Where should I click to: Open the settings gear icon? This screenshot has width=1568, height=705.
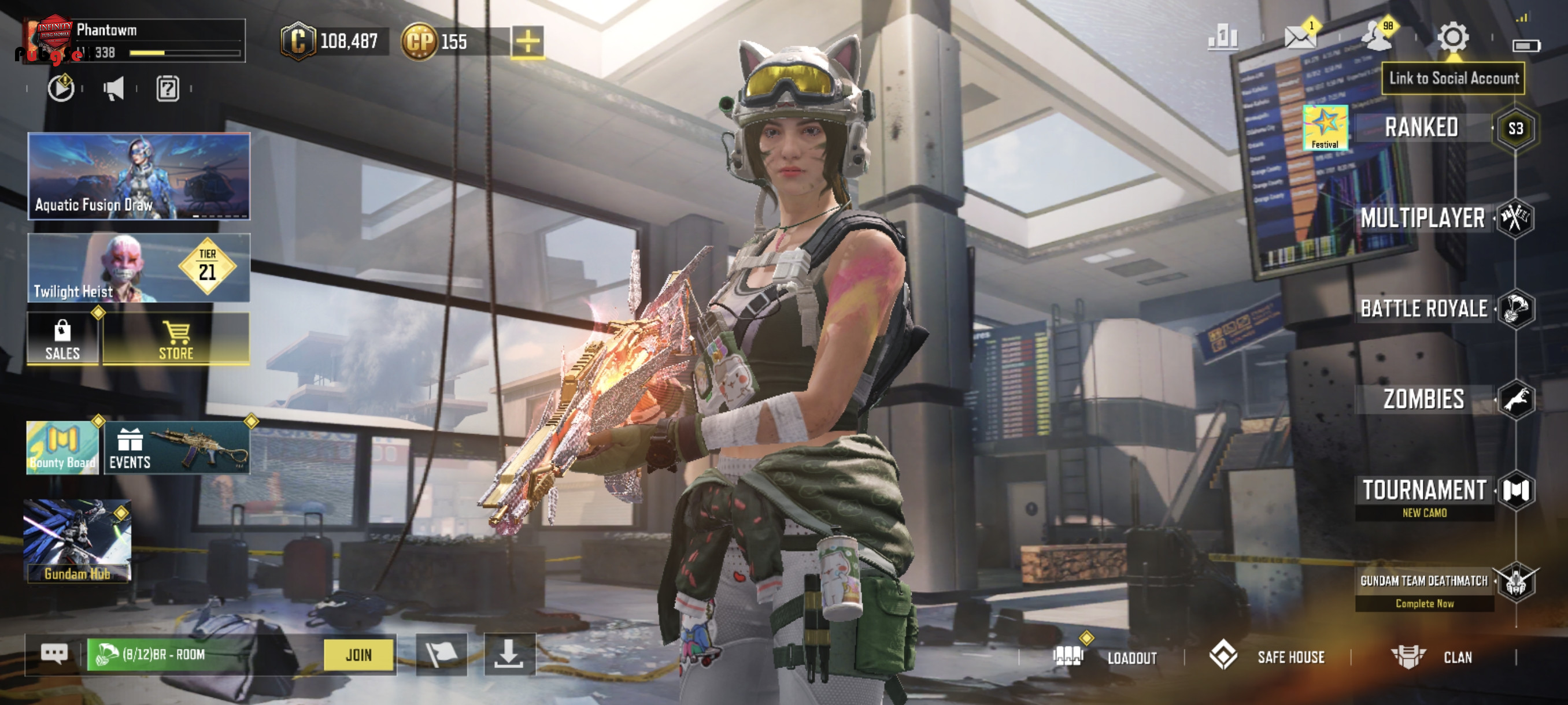(1452, 37)
